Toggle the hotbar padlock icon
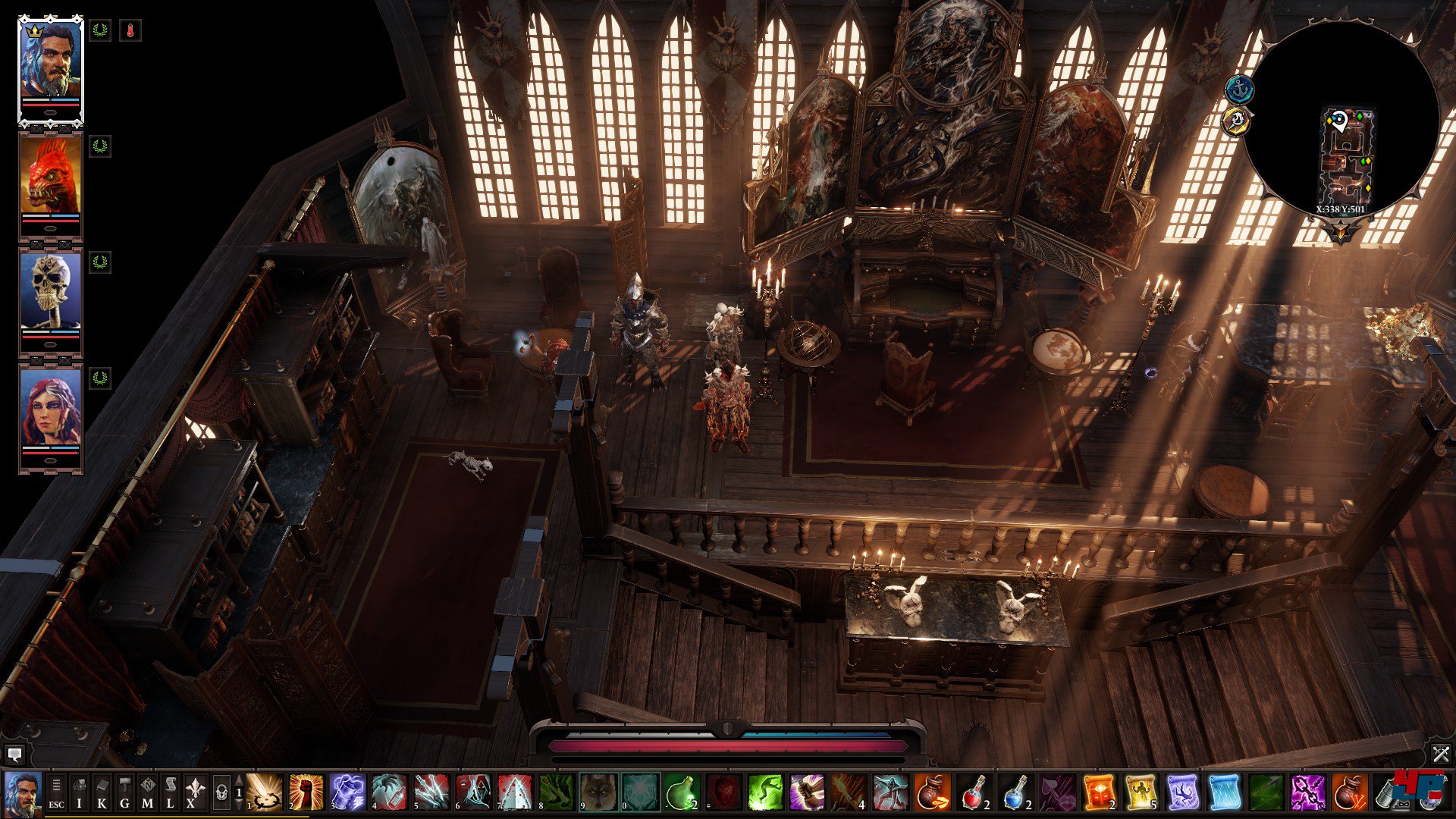 pos(221,792)
